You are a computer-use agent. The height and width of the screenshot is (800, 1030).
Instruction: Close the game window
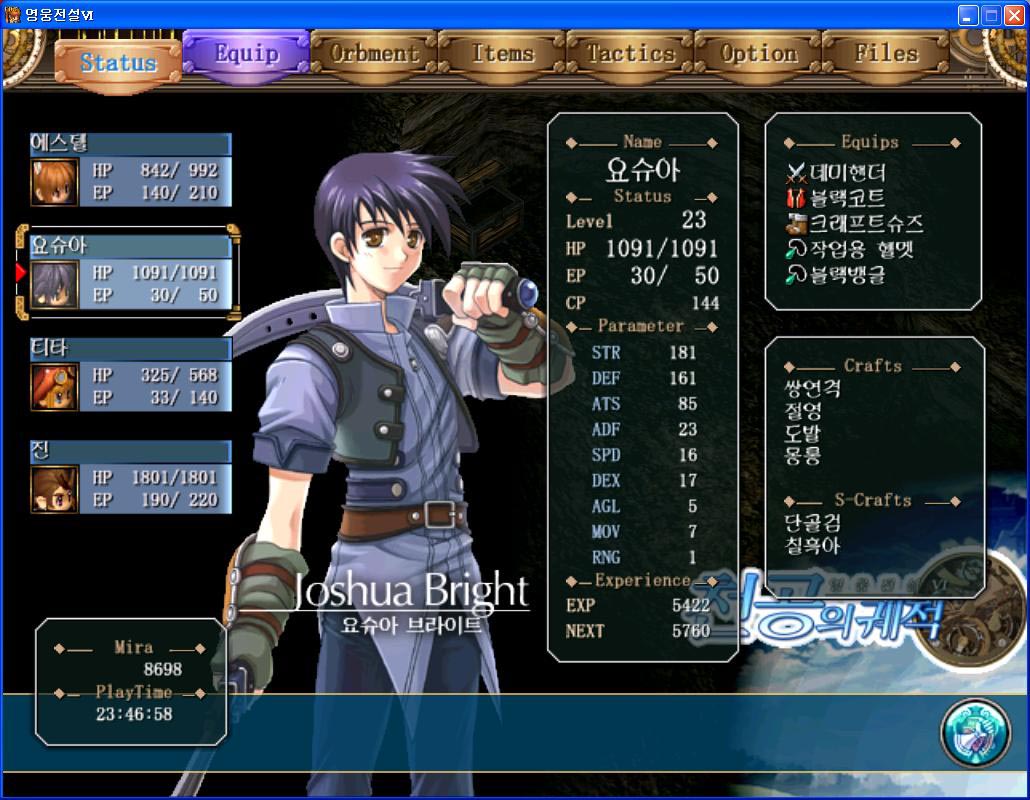pos(1014,15)
